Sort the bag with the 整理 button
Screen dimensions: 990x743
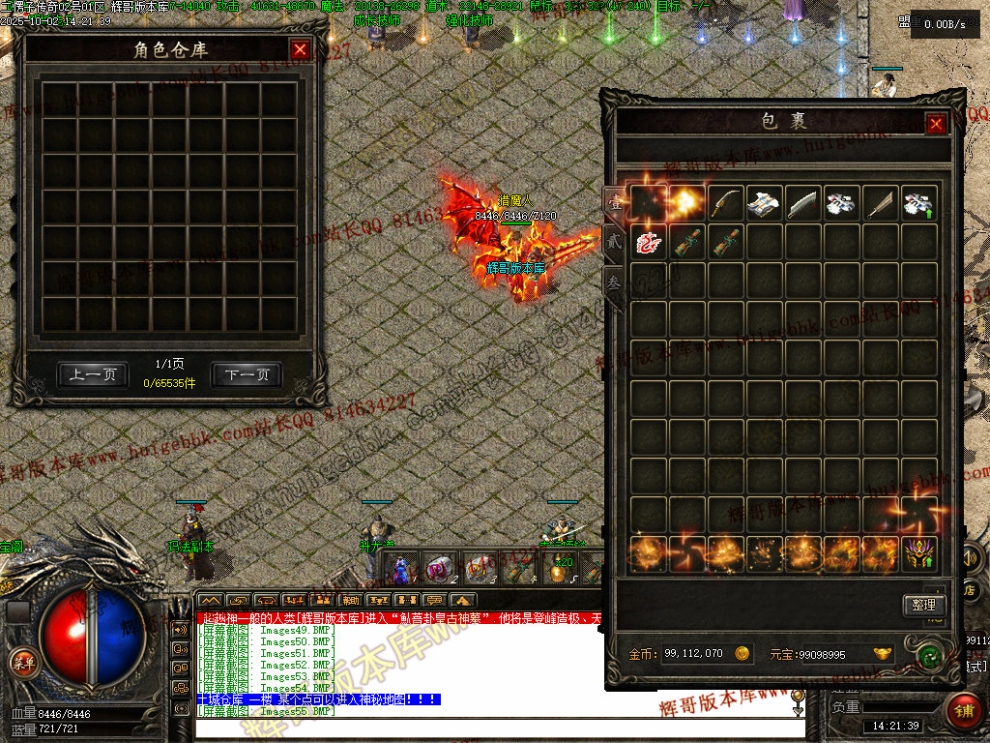[x=924, y=605]
